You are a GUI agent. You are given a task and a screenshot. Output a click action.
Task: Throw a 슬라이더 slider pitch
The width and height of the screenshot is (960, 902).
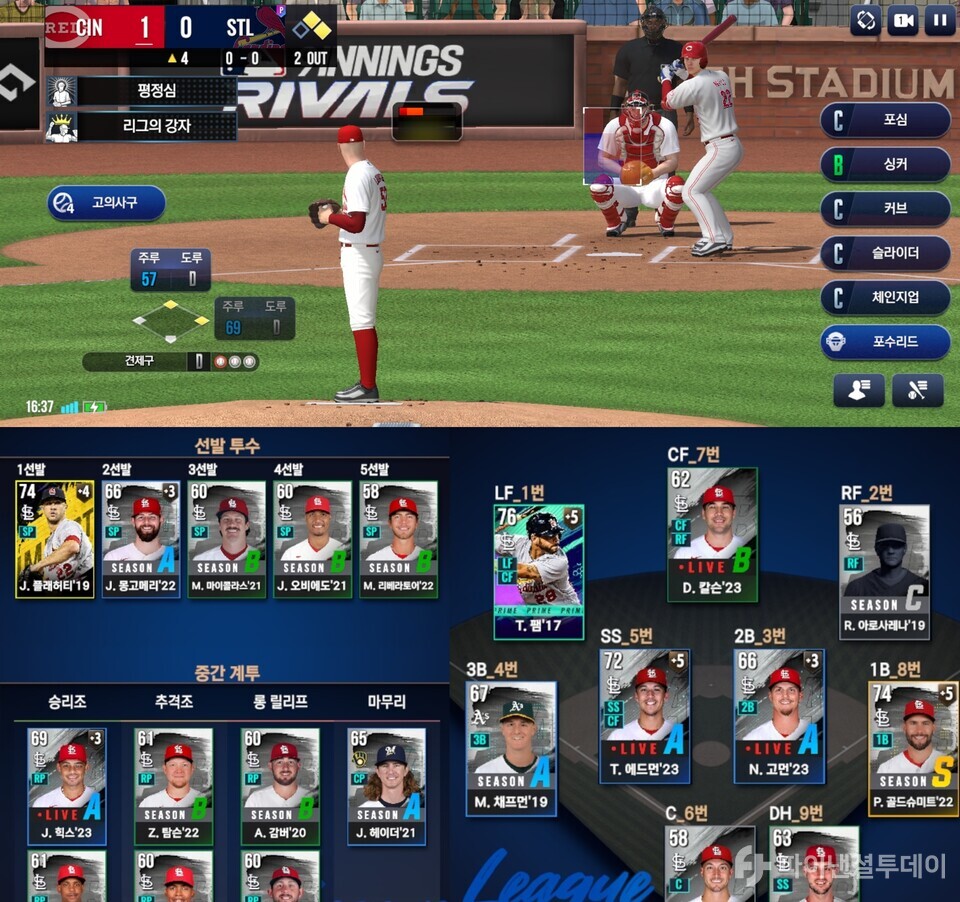pyautogui.click(x=885, y=253)
